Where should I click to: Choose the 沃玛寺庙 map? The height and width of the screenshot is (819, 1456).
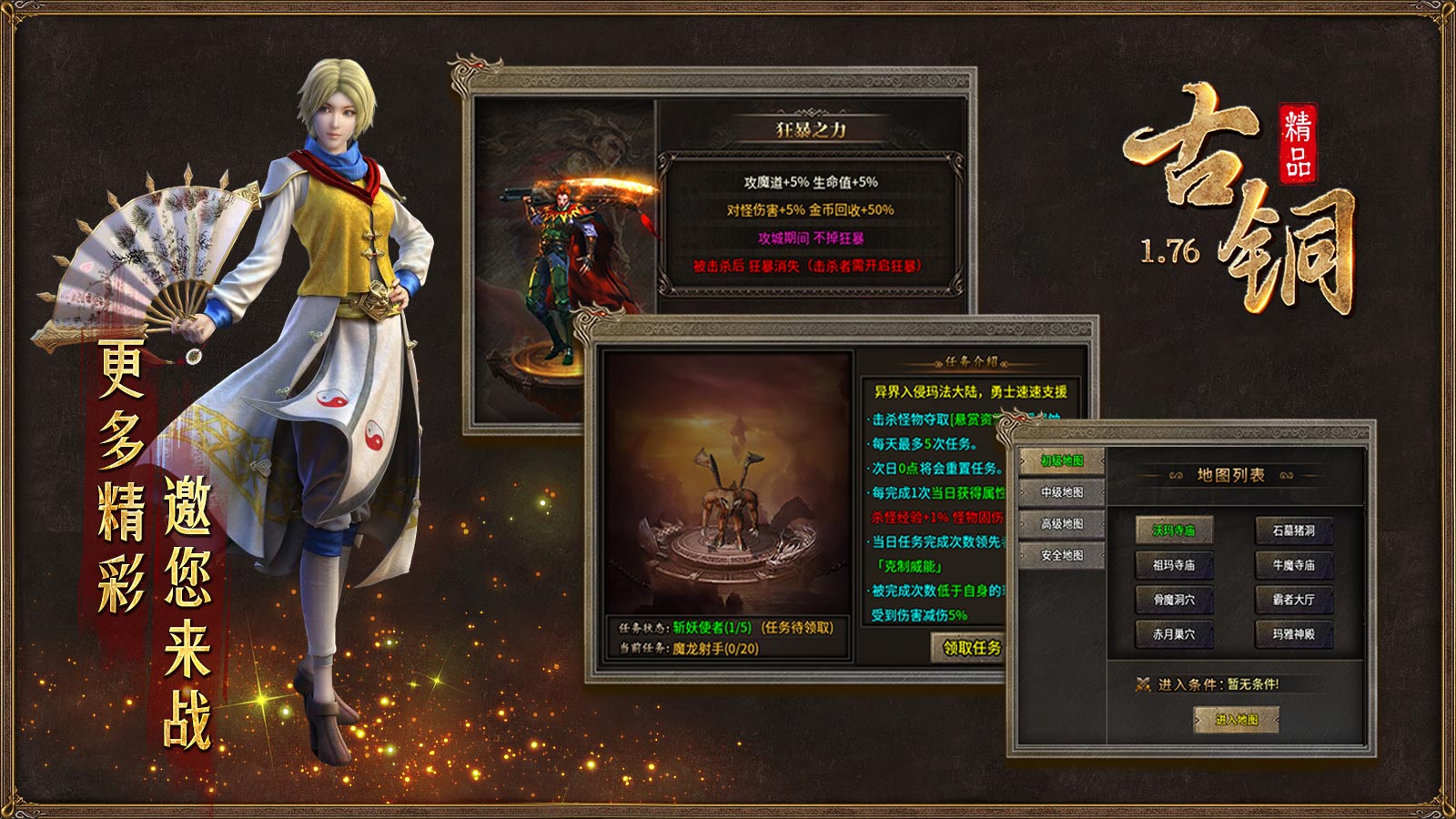pos(1174,531)
